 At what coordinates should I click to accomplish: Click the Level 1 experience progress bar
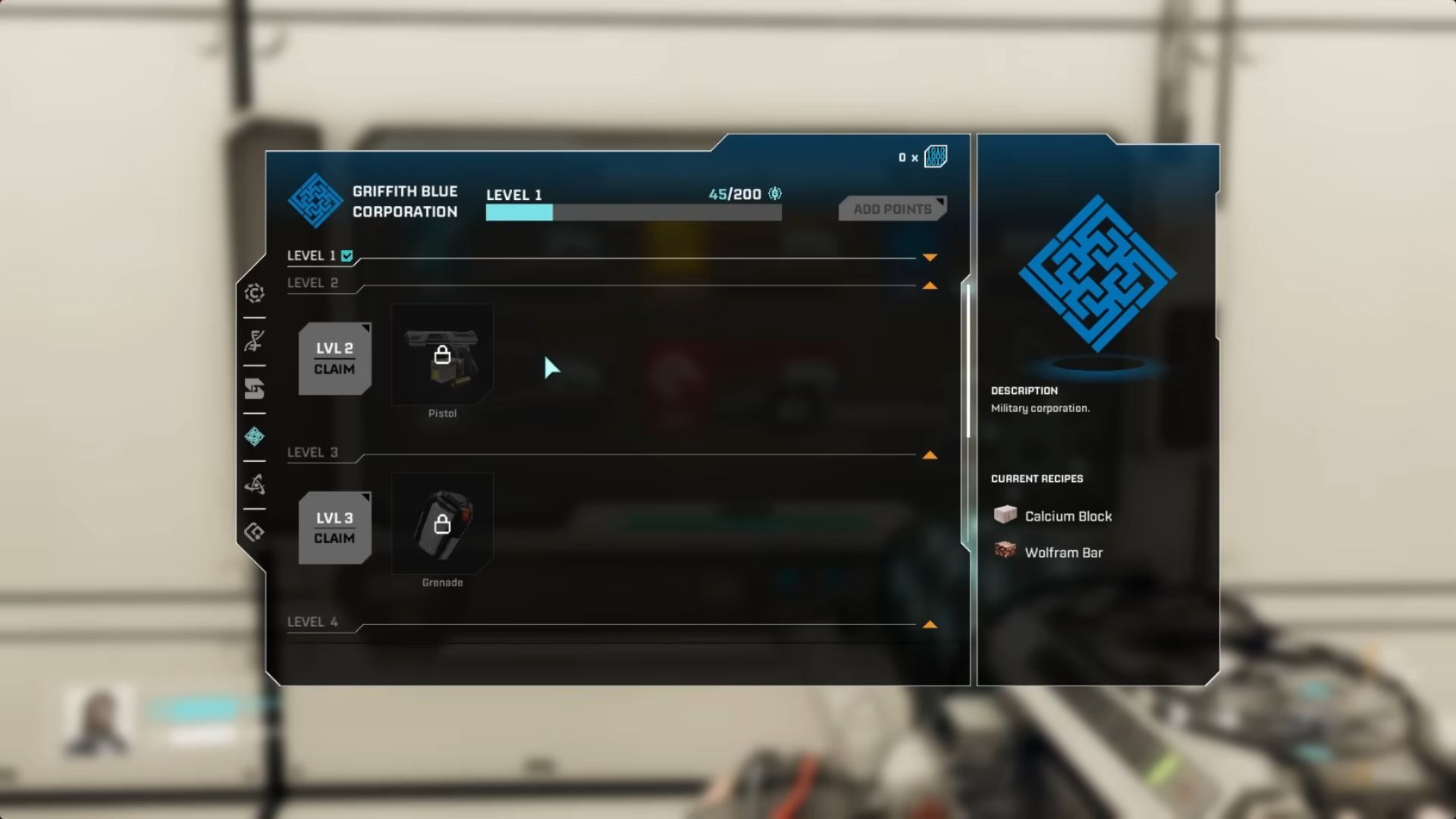pos(633,213)
